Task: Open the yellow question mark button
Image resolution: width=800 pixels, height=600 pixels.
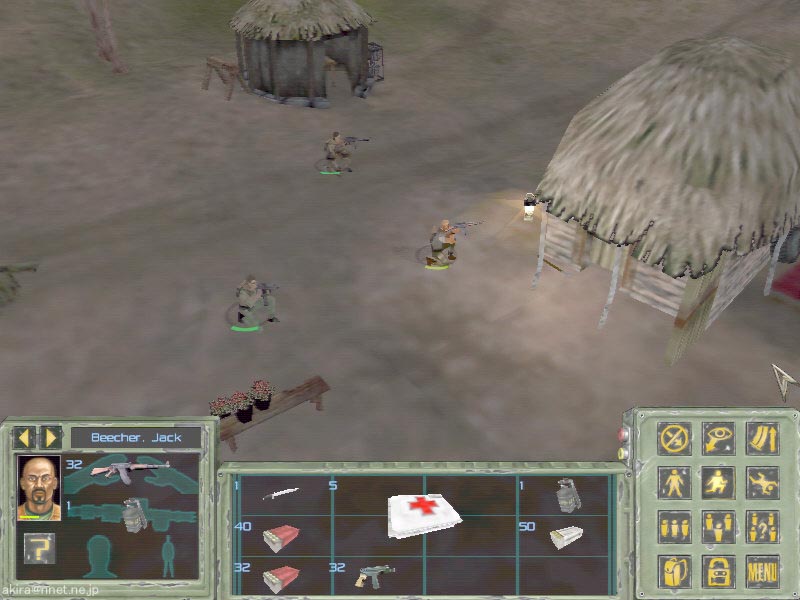Action: tap(35, 547)
